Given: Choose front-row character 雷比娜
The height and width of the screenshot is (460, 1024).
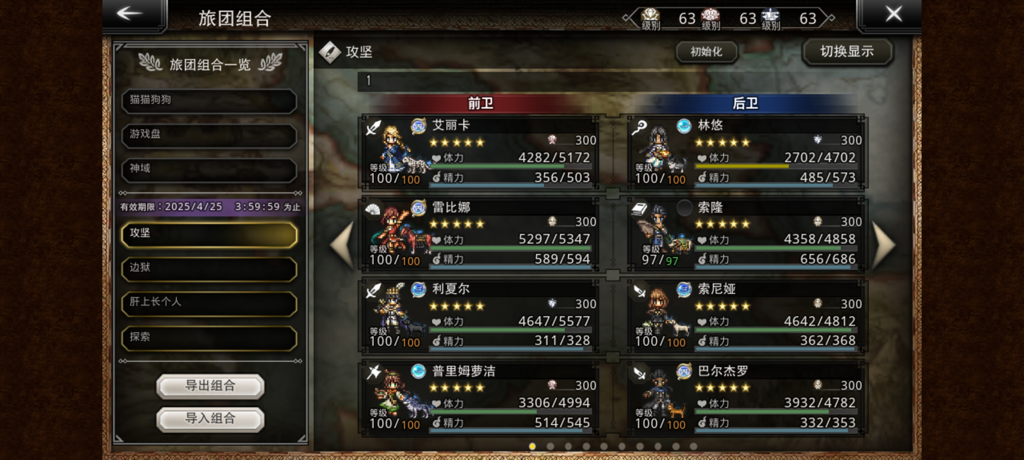Looking at the screenshot, I should pyautogui.click(x=479, y=233).
